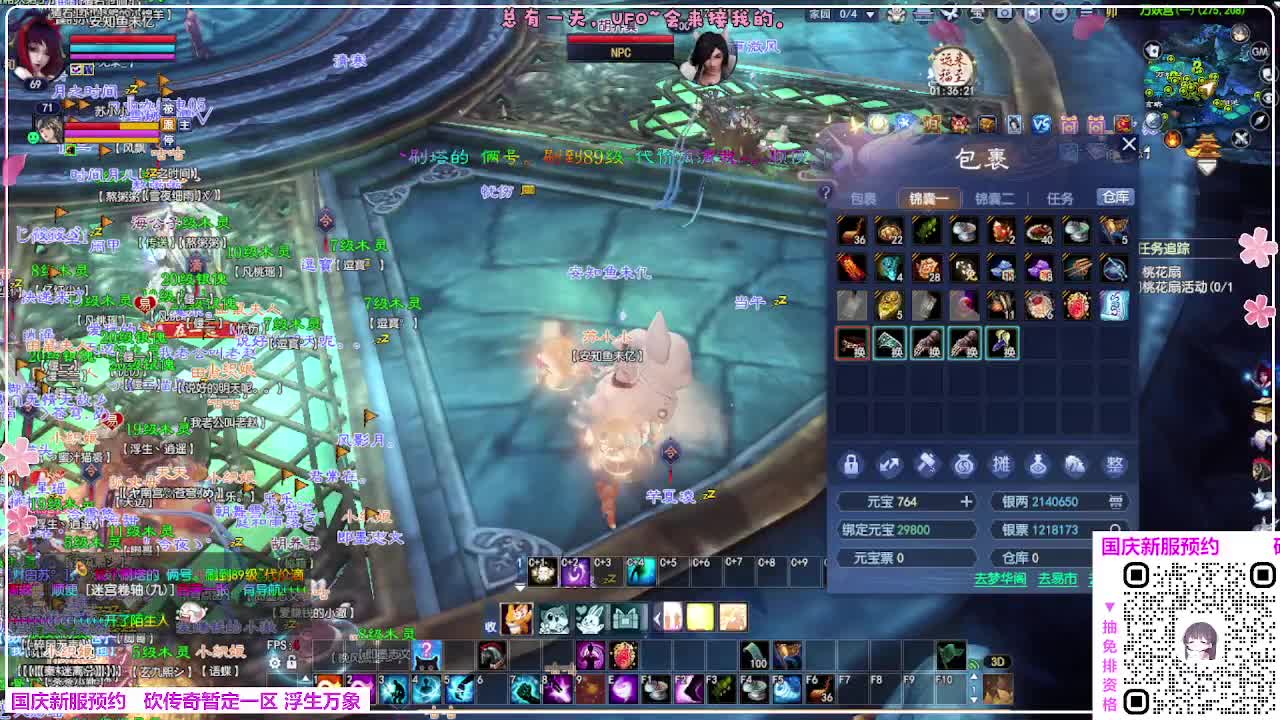Toggle the eye icon beside the minimap
The height and width of the screenshot is (720, 1280).
pos(1266,97)
